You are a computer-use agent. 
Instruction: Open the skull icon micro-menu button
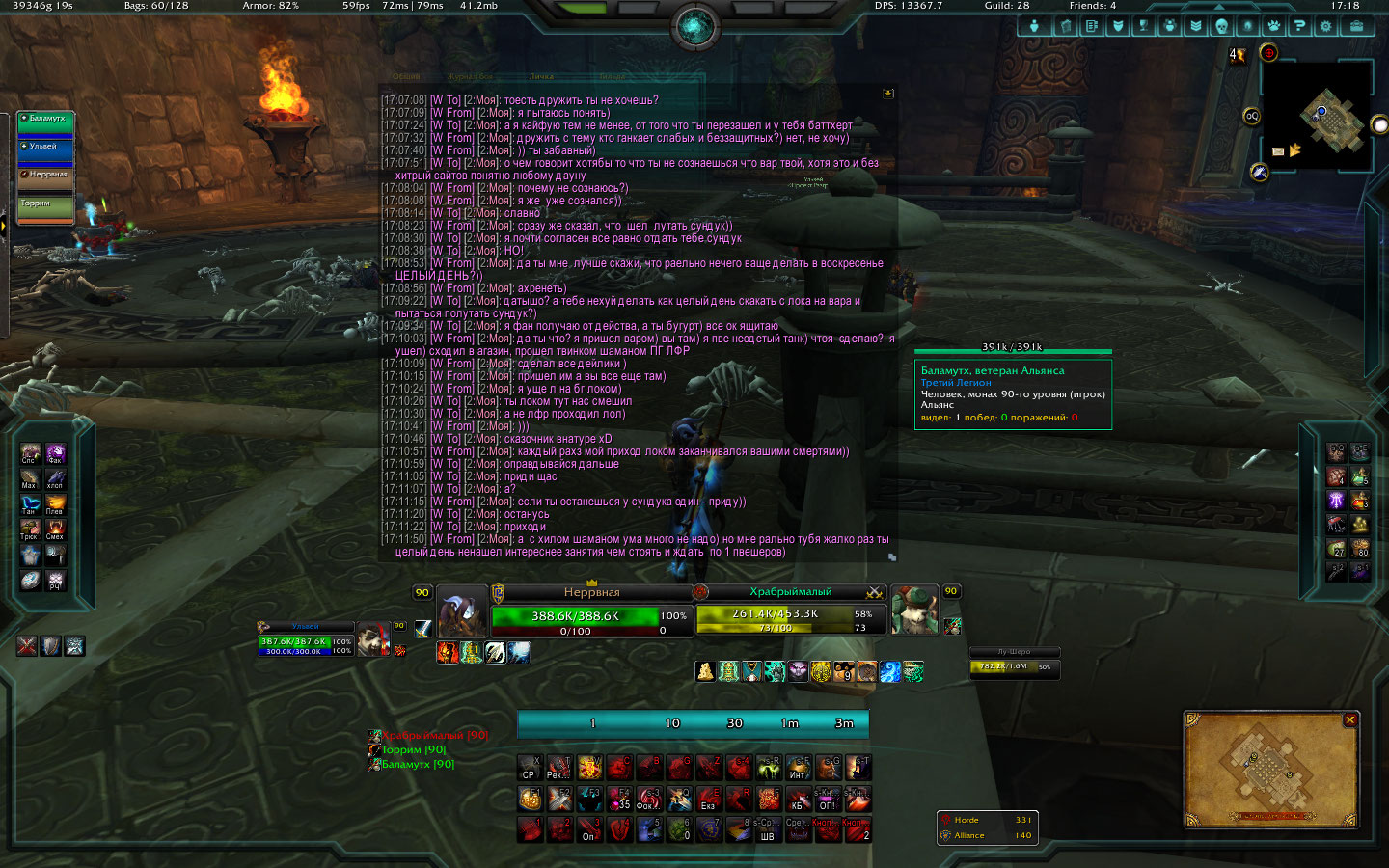(1221, 26)
